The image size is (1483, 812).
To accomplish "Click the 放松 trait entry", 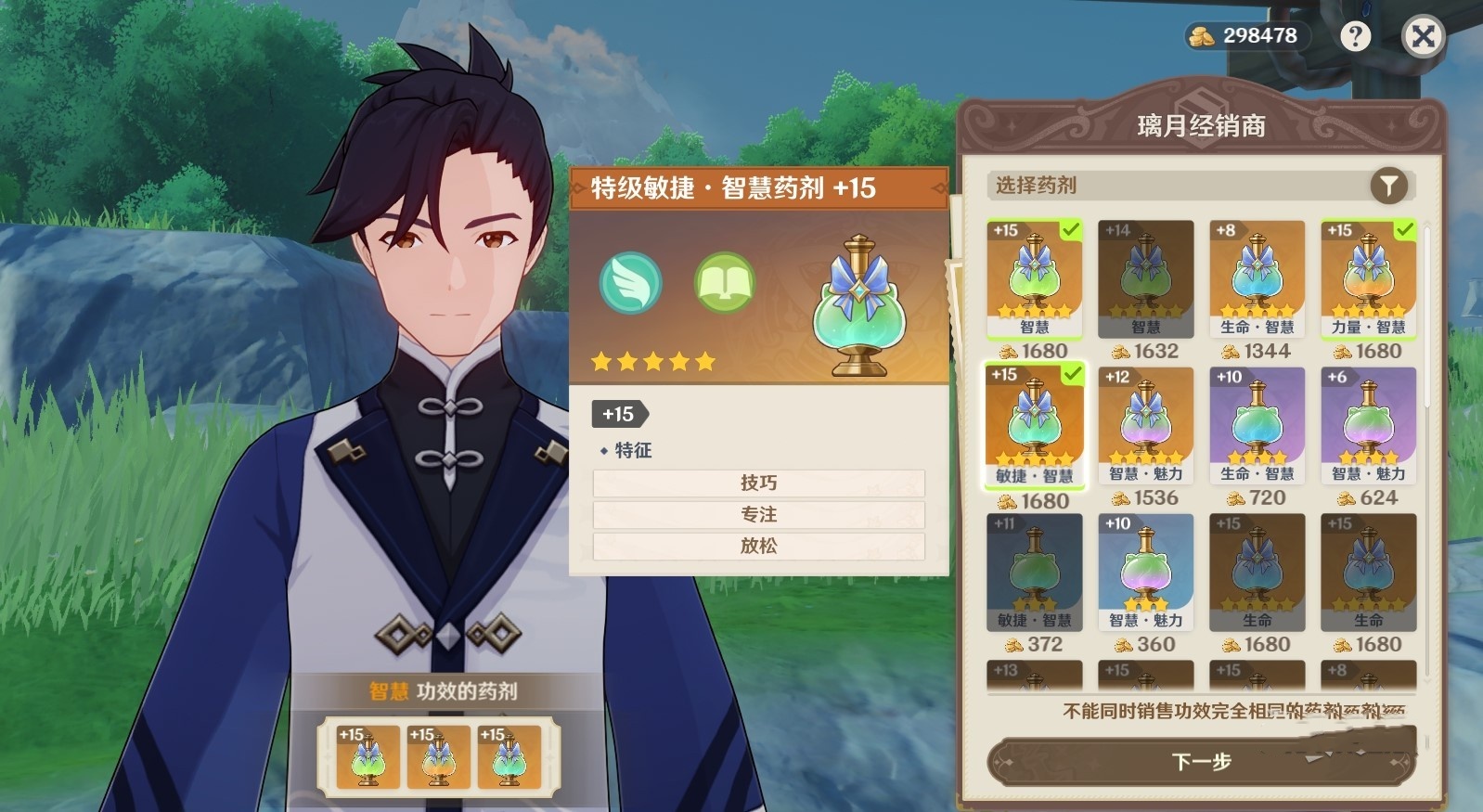I will [758, 548].
